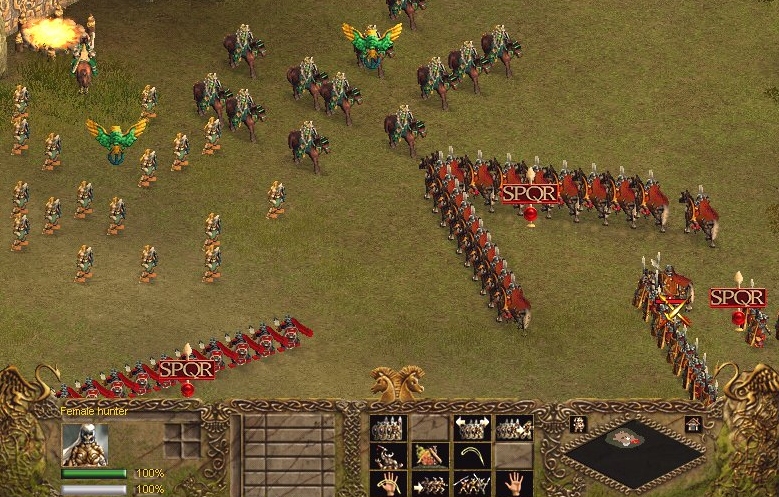Click the Female hunter portrait
This screenshot has width=779, height=497.
85,444
